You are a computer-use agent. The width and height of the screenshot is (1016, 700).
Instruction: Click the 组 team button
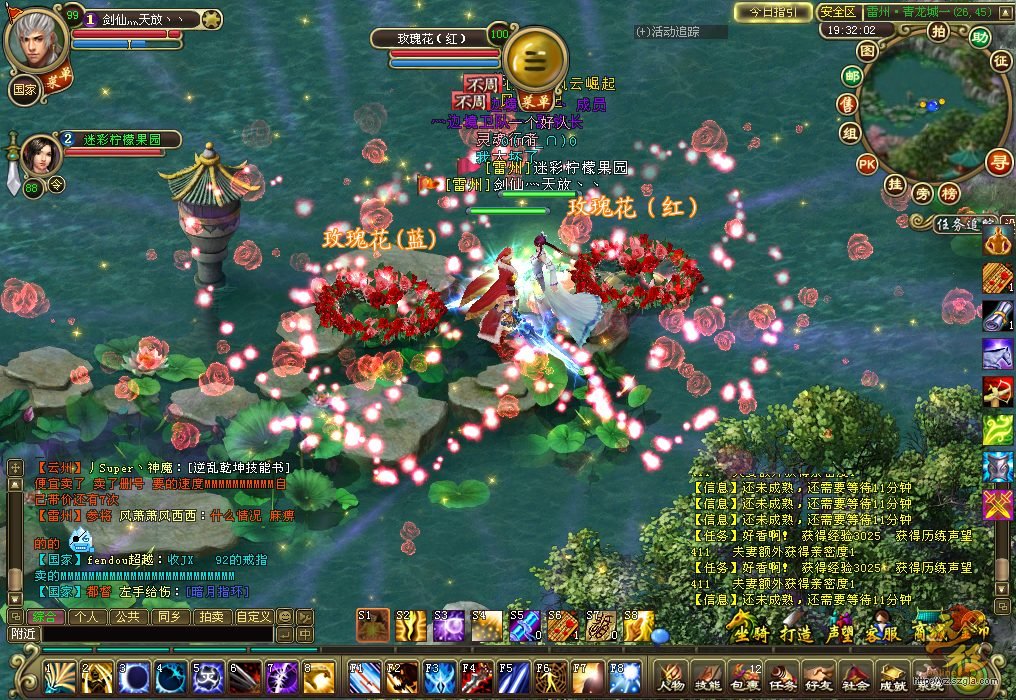850,133
